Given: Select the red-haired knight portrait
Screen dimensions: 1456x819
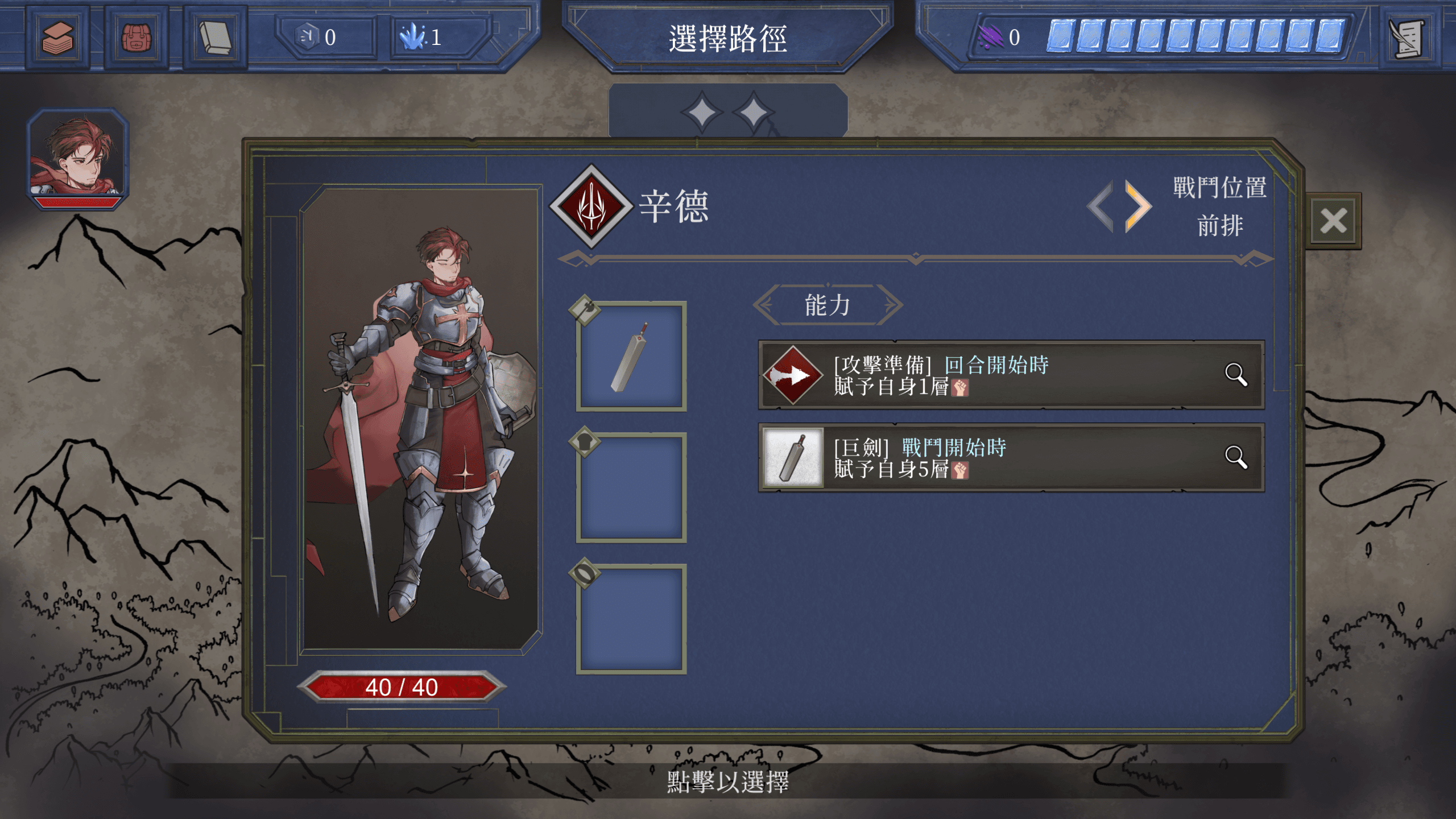Looking at the screenshot, I should [x=78, y=158].
